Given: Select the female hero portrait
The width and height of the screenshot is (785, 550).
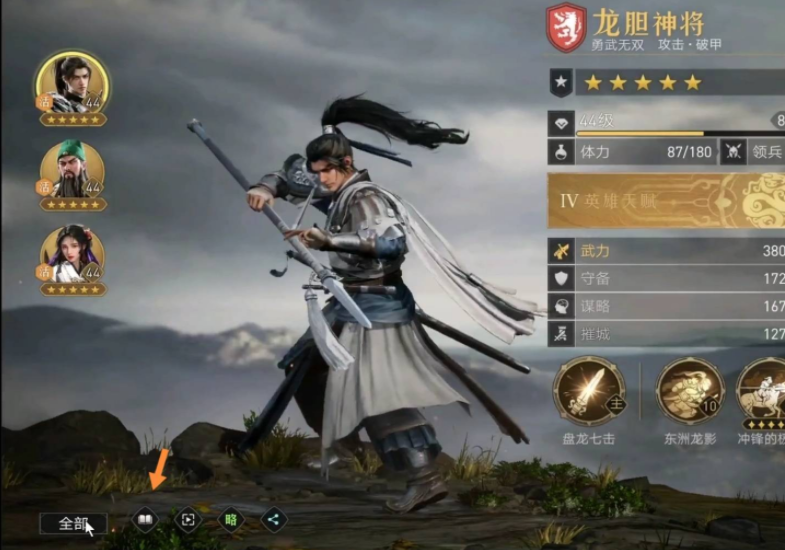Looking at the screenshot, I should point(72,255).
